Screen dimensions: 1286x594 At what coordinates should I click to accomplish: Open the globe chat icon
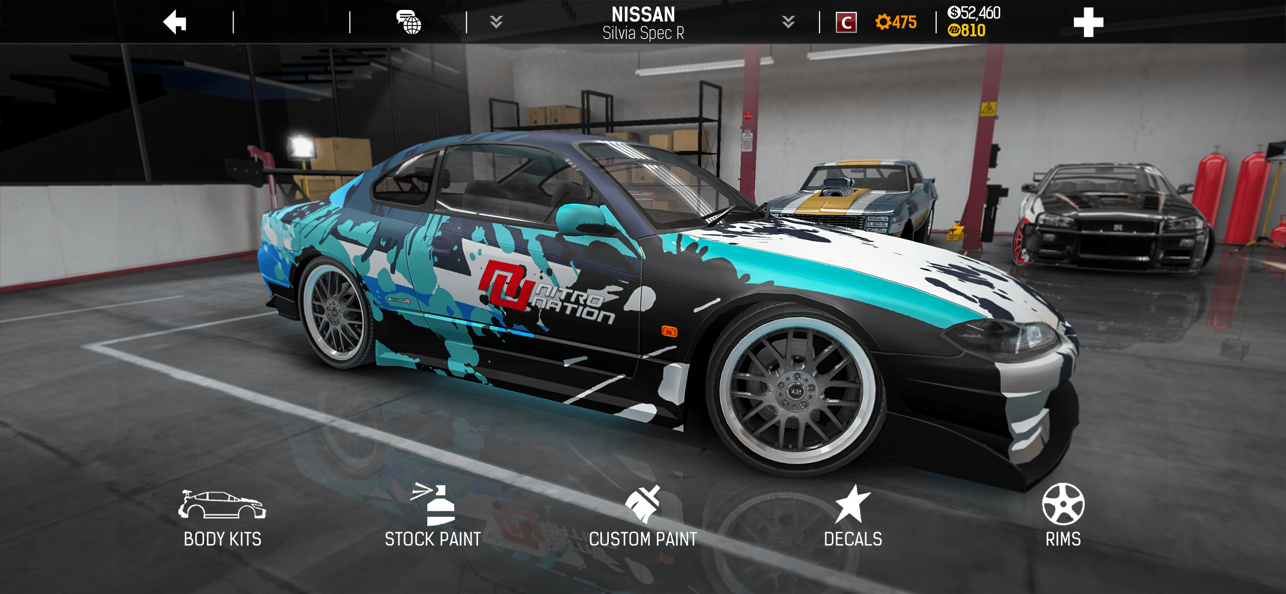tap(408, 22)
